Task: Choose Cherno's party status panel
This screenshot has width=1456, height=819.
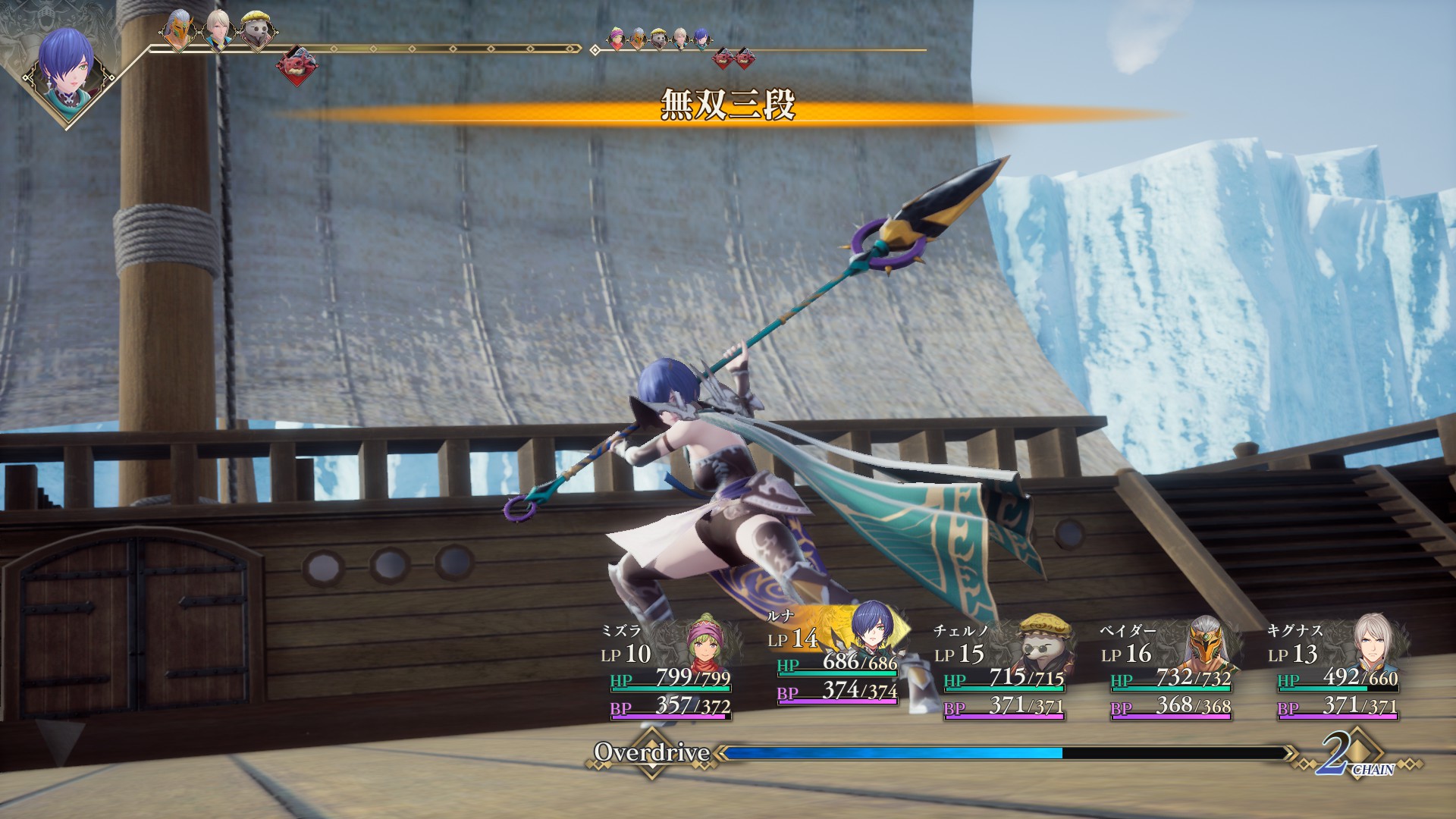Action: [1001, 670]
